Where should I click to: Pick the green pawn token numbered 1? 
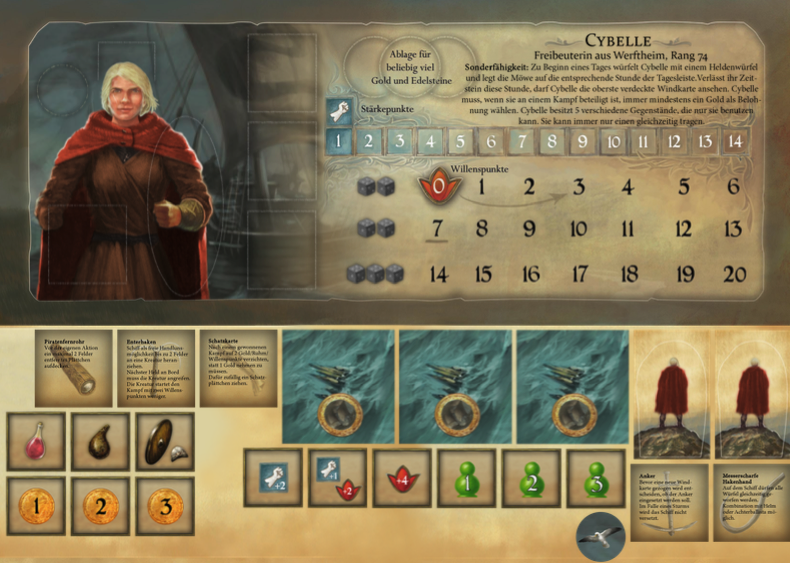(x=467, y=477)
